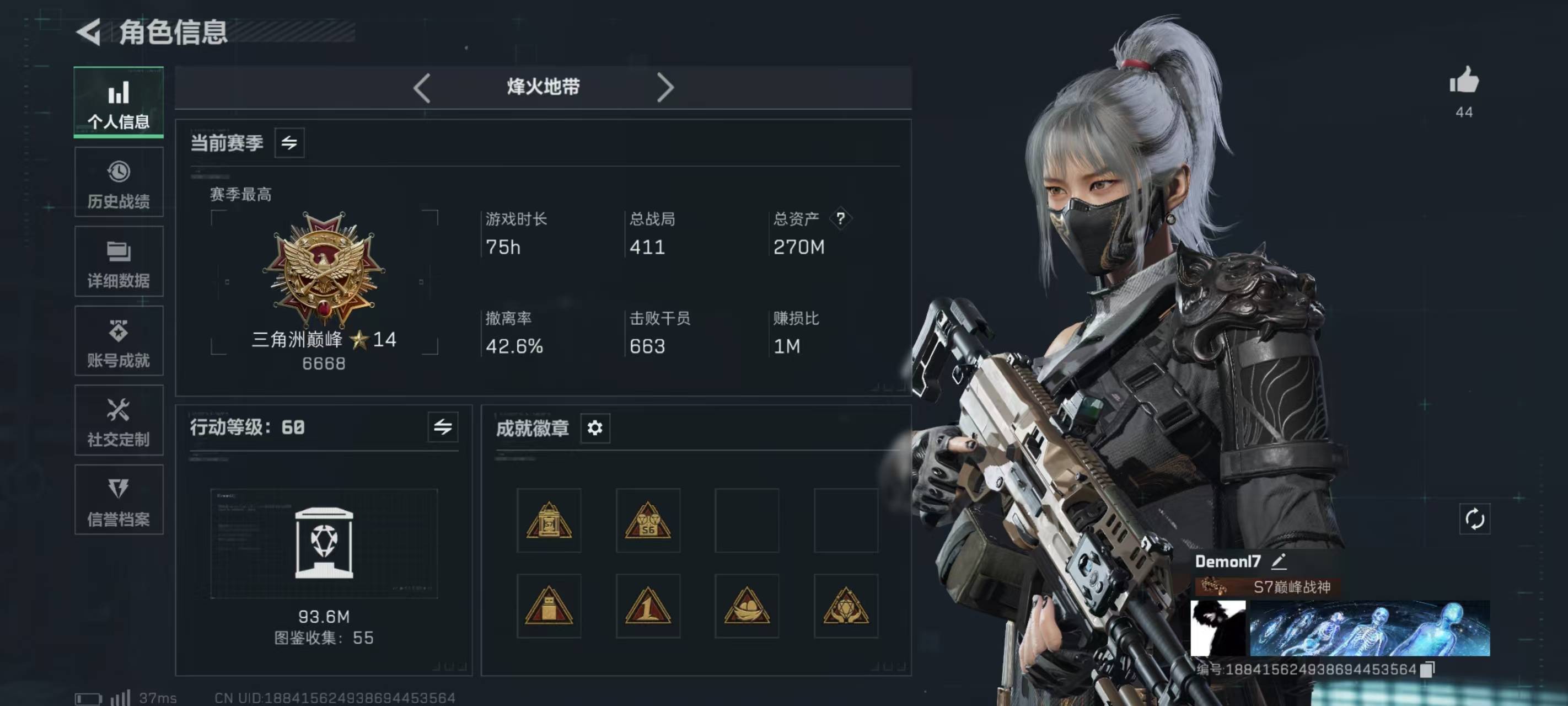Select the S6 achievement badge

coord(648,521)
